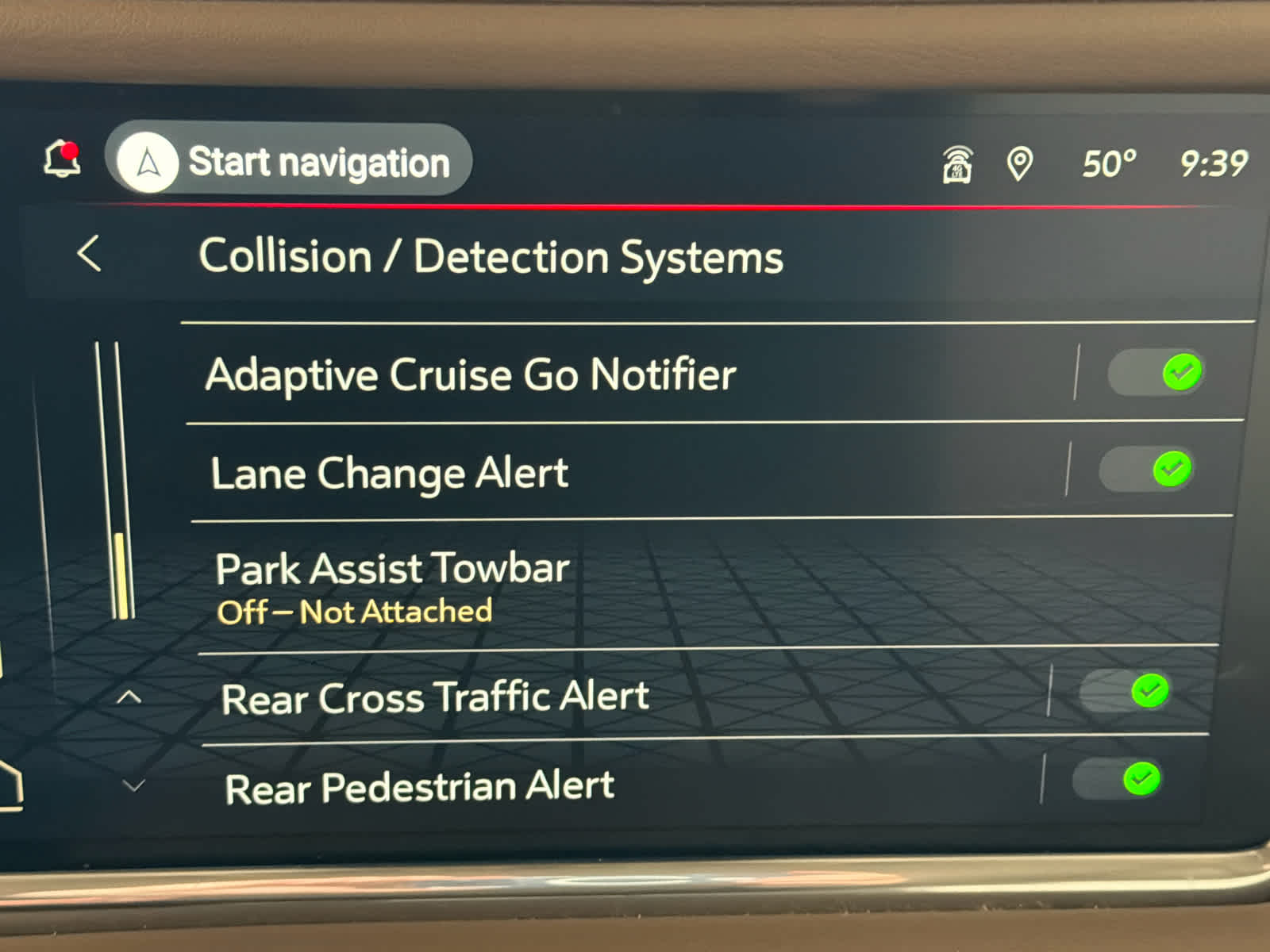Open the home icon at screen edge

[x=10, y=784]
